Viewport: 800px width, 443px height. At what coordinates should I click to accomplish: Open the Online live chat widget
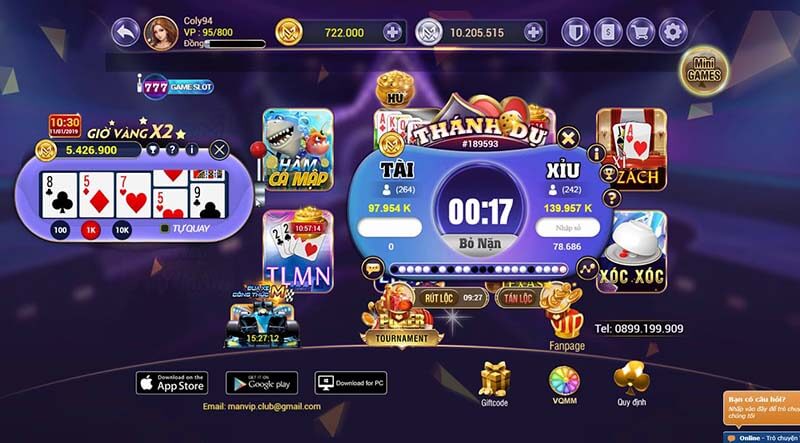tap(762, 437)
